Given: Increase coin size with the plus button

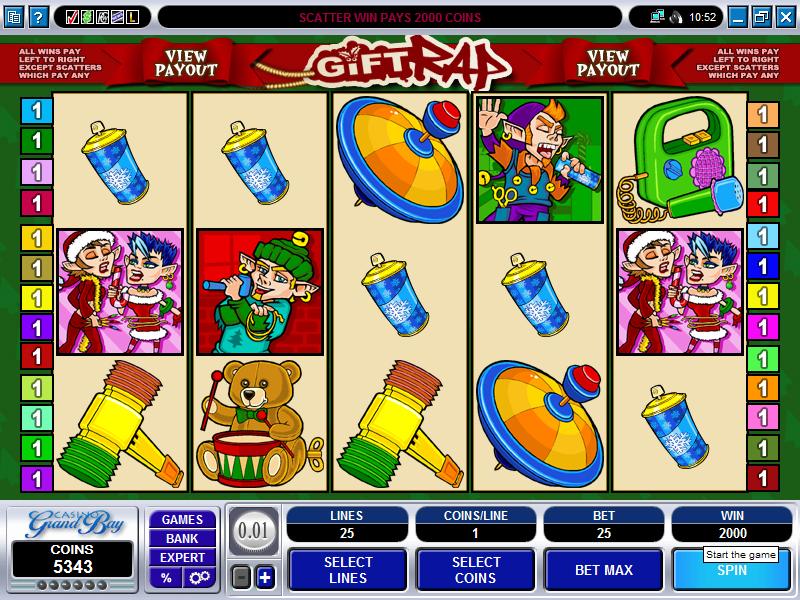Looking at the screenshot, I should [x=265, y=577].
